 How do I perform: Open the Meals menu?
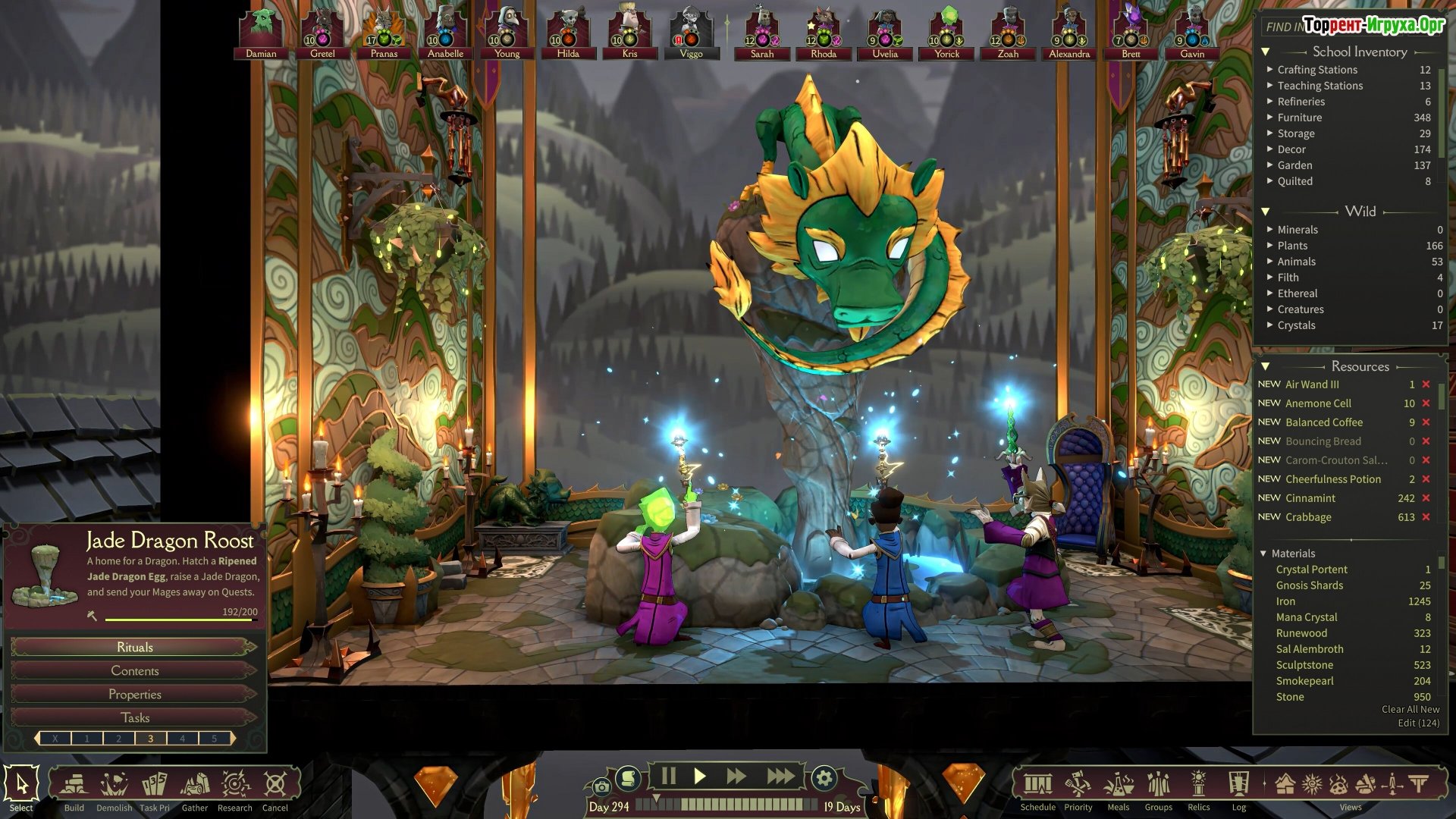click(x=1118, y=785)
